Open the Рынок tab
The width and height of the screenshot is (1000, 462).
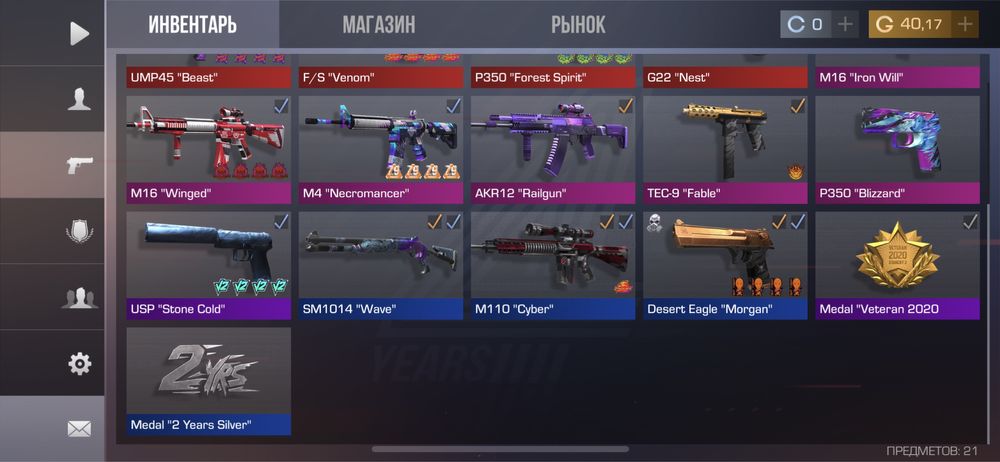tap(578, 24)
